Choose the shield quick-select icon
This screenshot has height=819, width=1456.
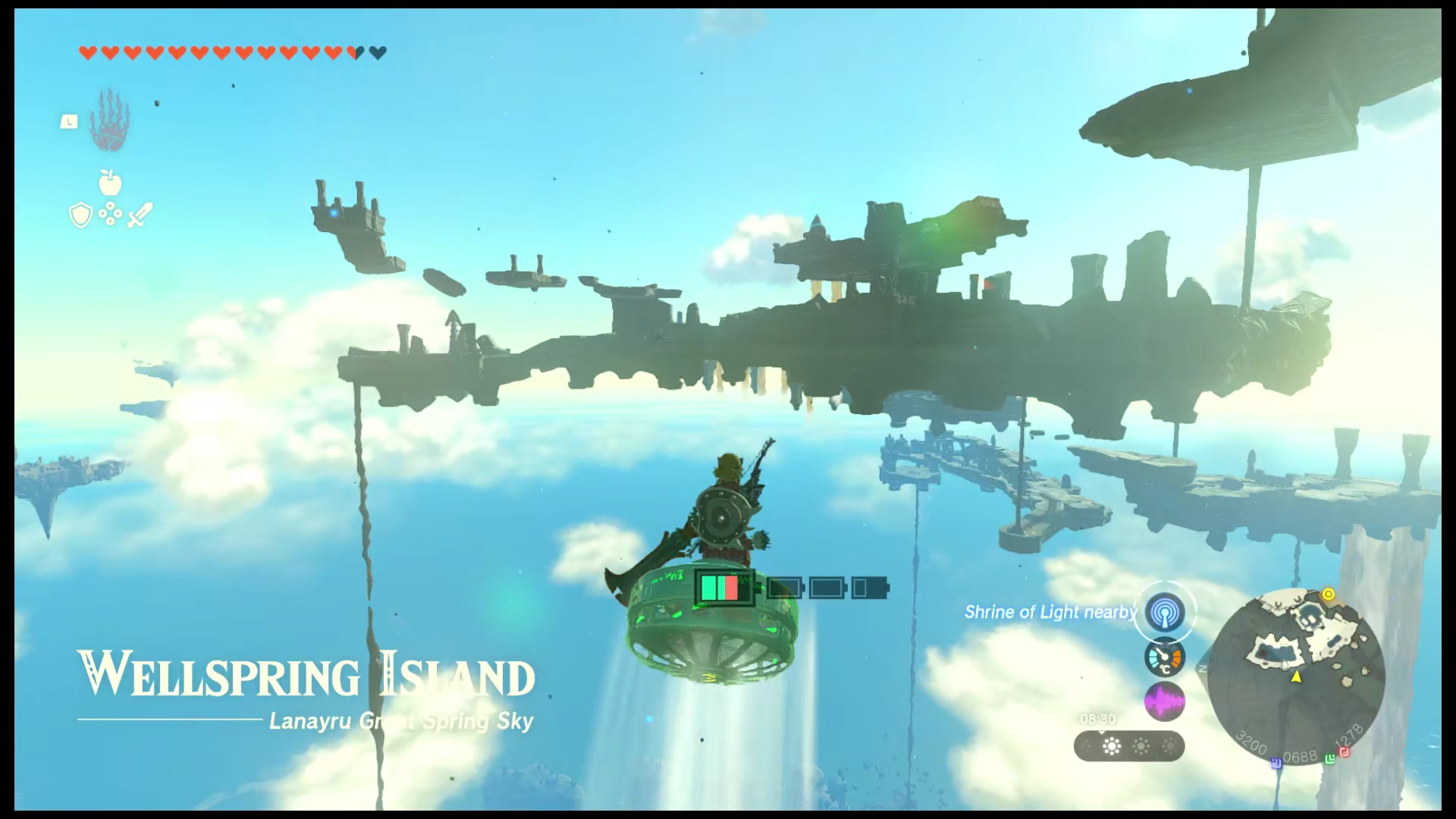tap(80, 216)
